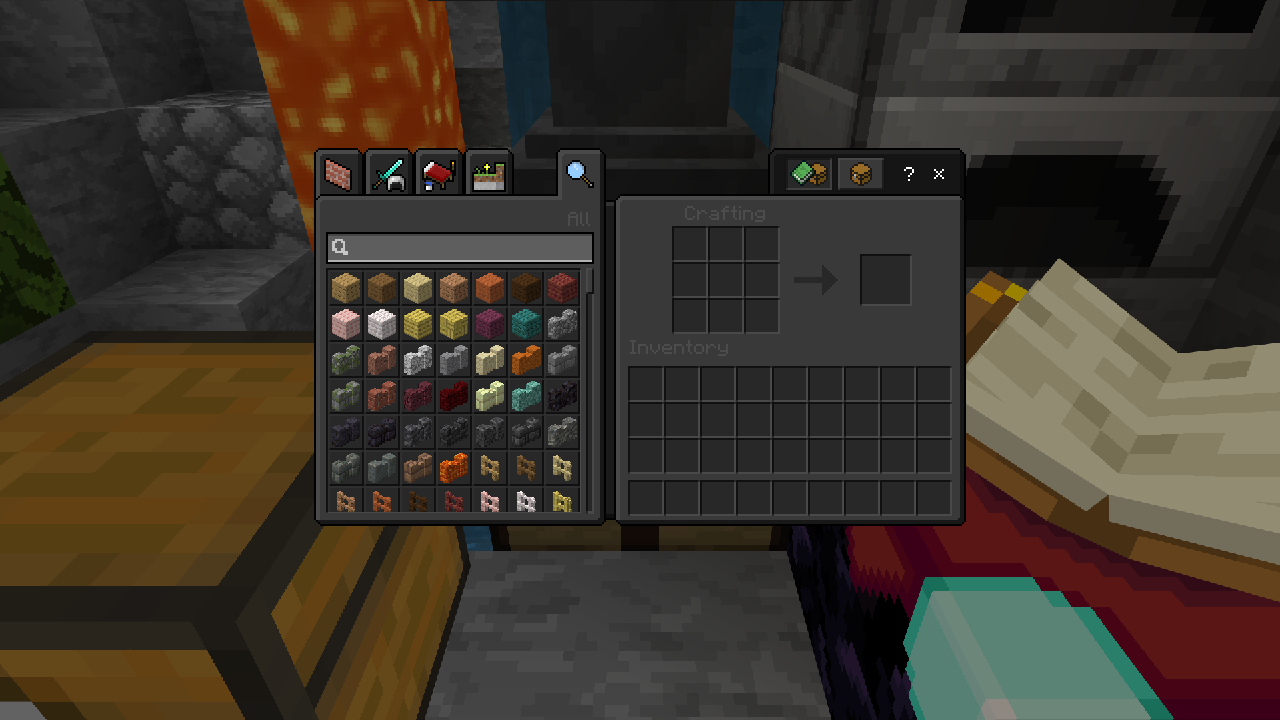Select the orange red sandstone wall

coord(526,360)
